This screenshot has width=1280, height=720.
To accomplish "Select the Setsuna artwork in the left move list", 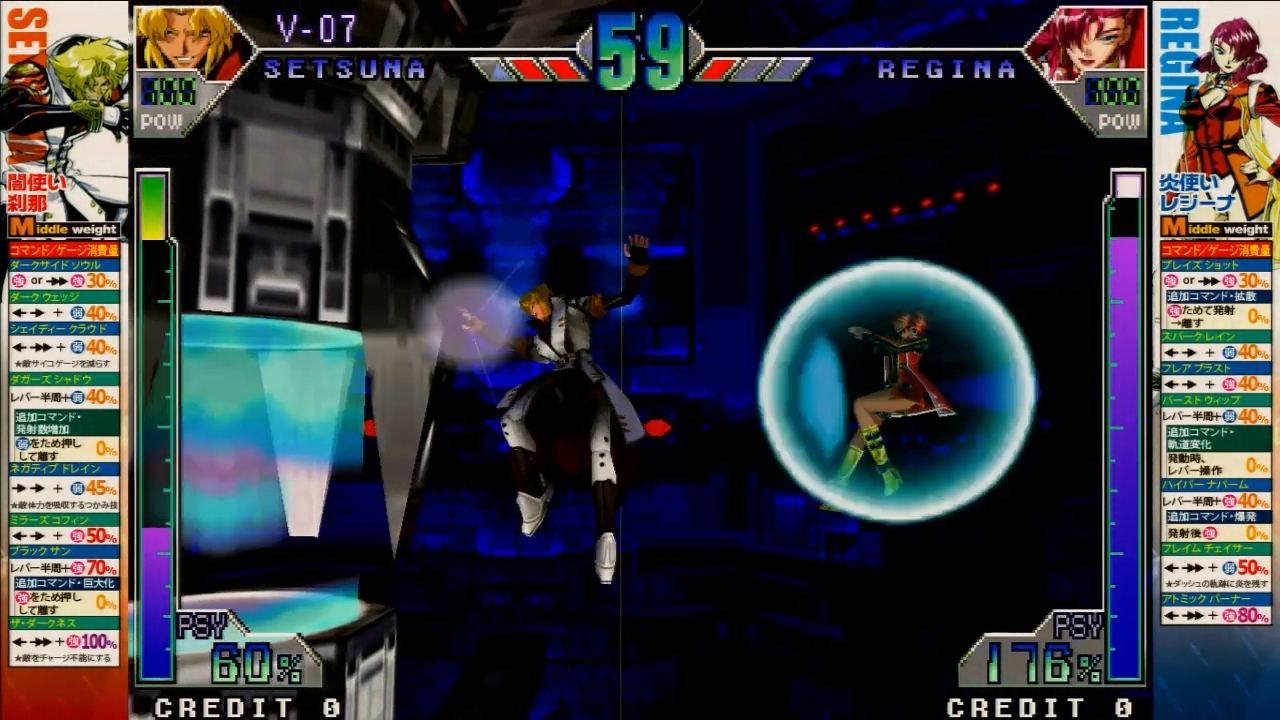I will tap(72, 100).
